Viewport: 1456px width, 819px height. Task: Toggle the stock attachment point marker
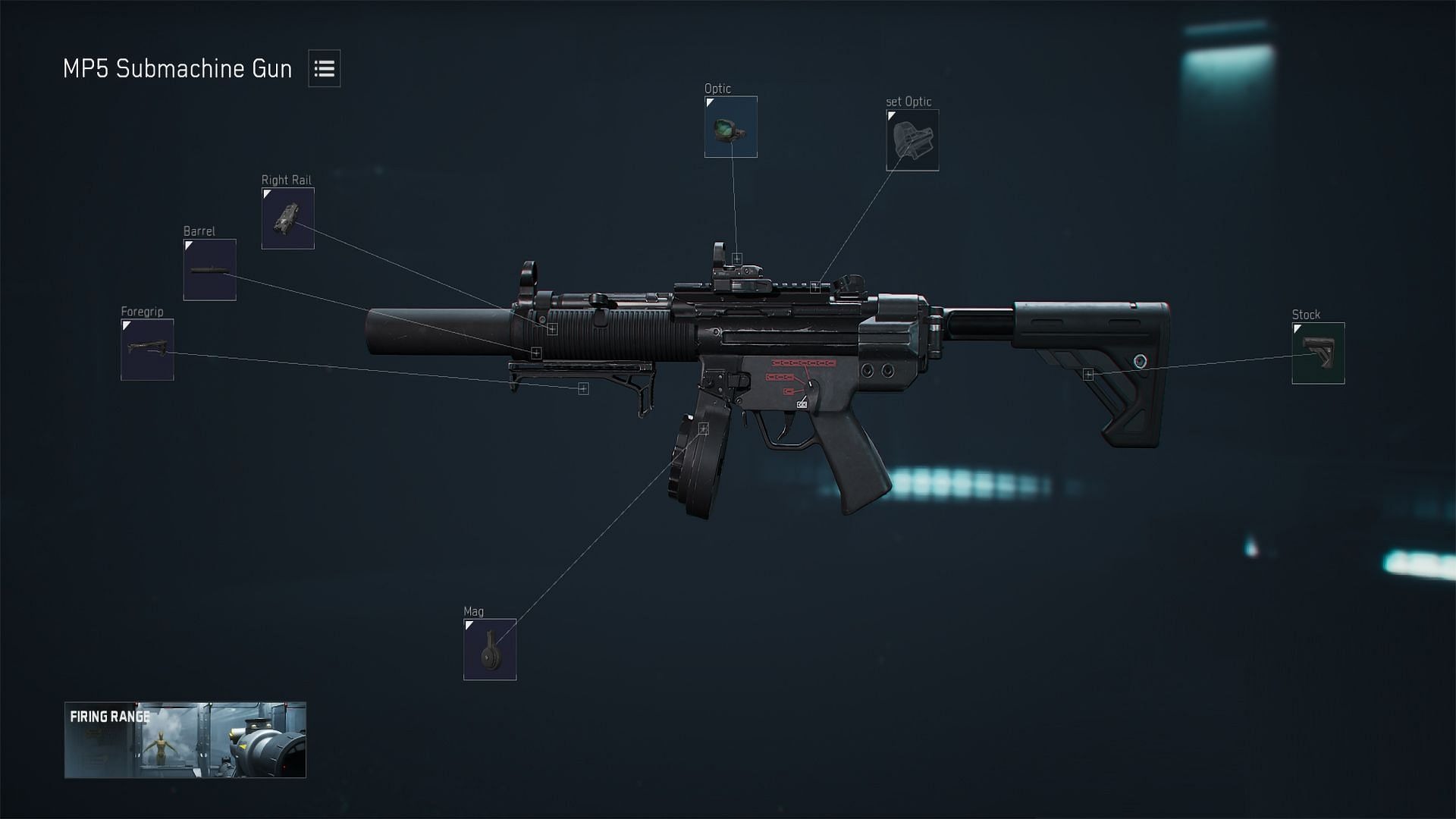[1088, 373]
